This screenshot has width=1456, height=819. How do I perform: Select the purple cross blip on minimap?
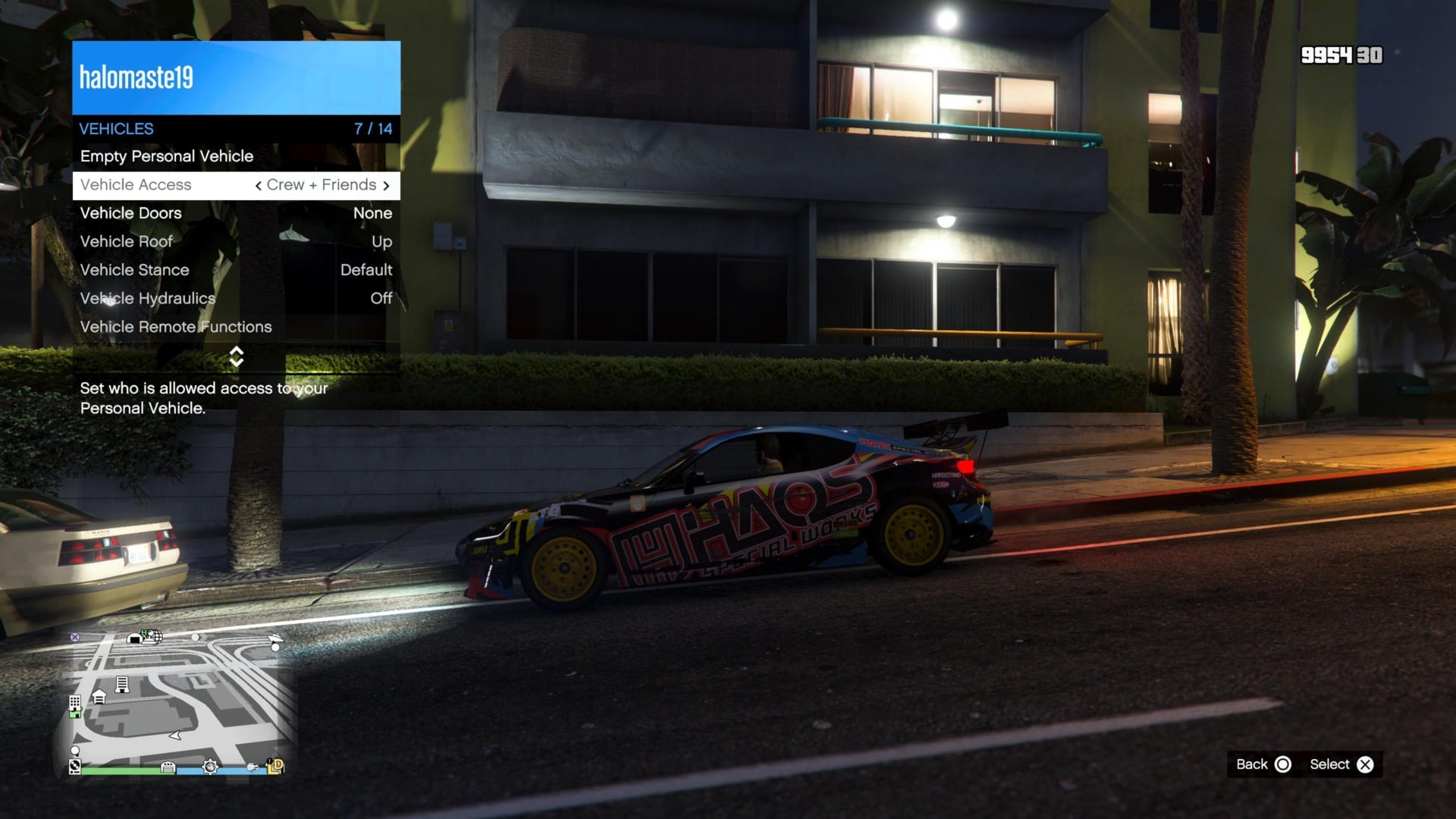coord(74,637)
